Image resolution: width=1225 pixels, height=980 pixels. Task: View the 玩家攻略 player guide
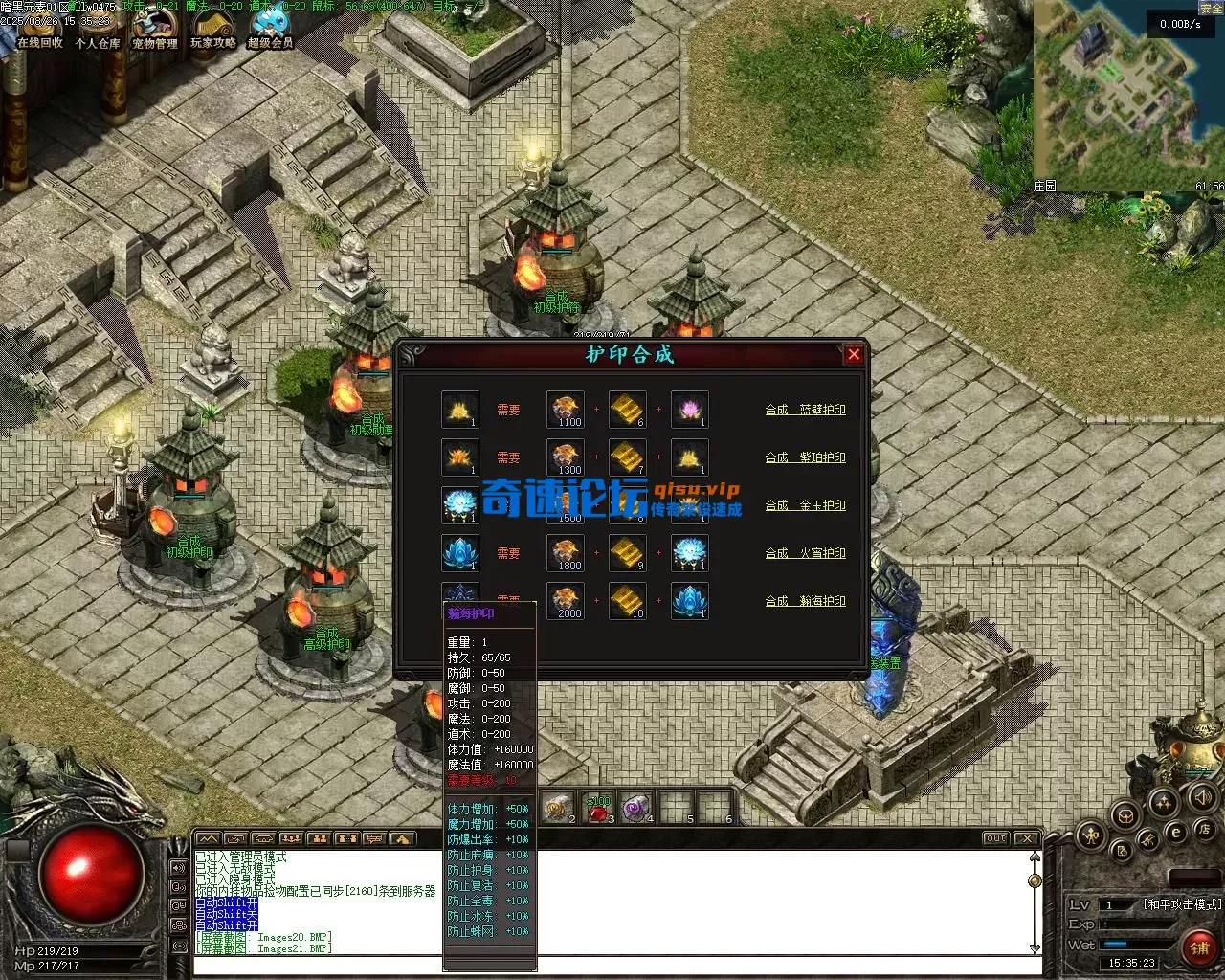(x=212, y=29)
